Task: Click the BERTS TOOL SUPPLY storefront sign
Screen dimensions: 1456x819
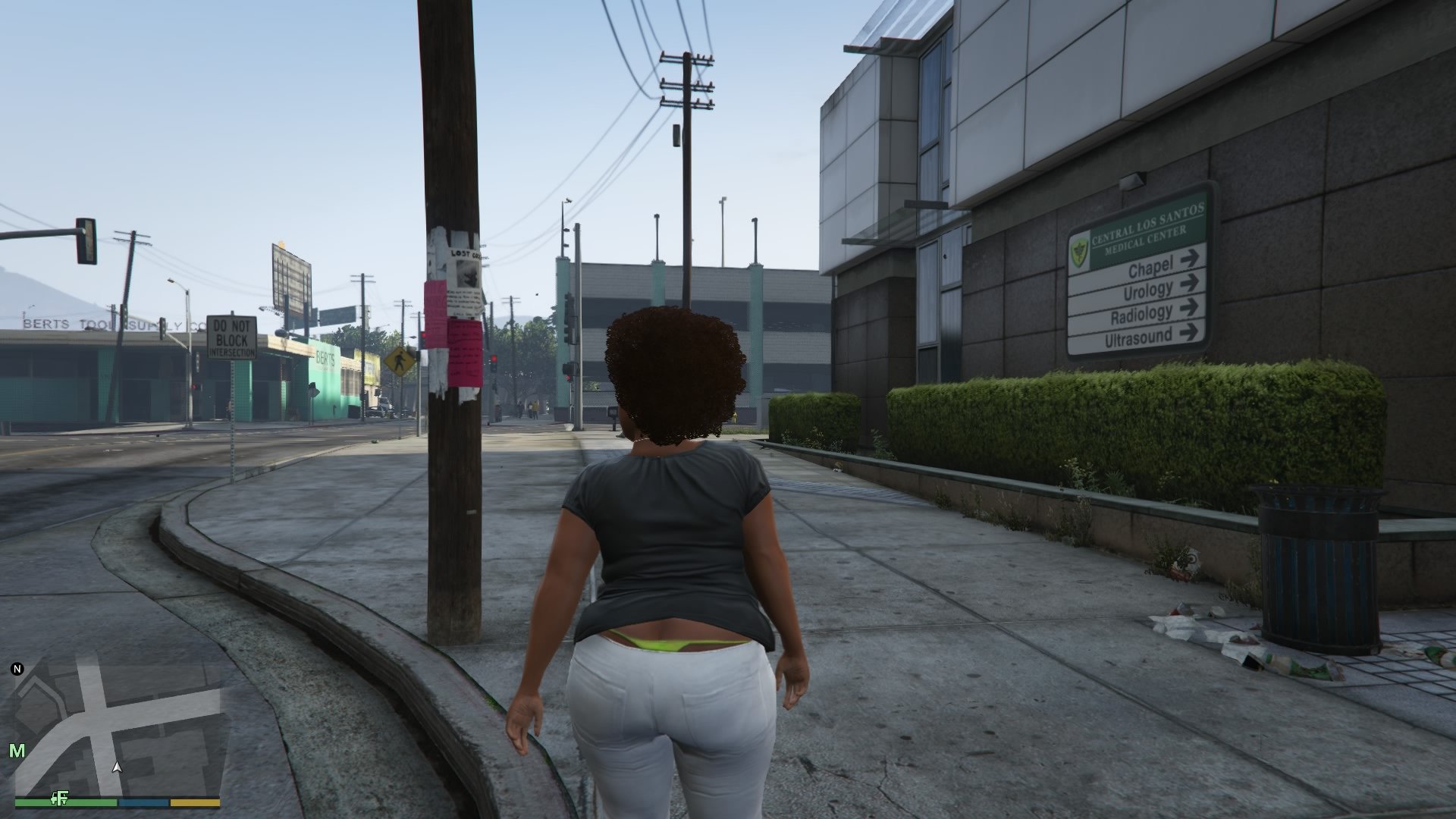Action: click(x=99, y=322)
